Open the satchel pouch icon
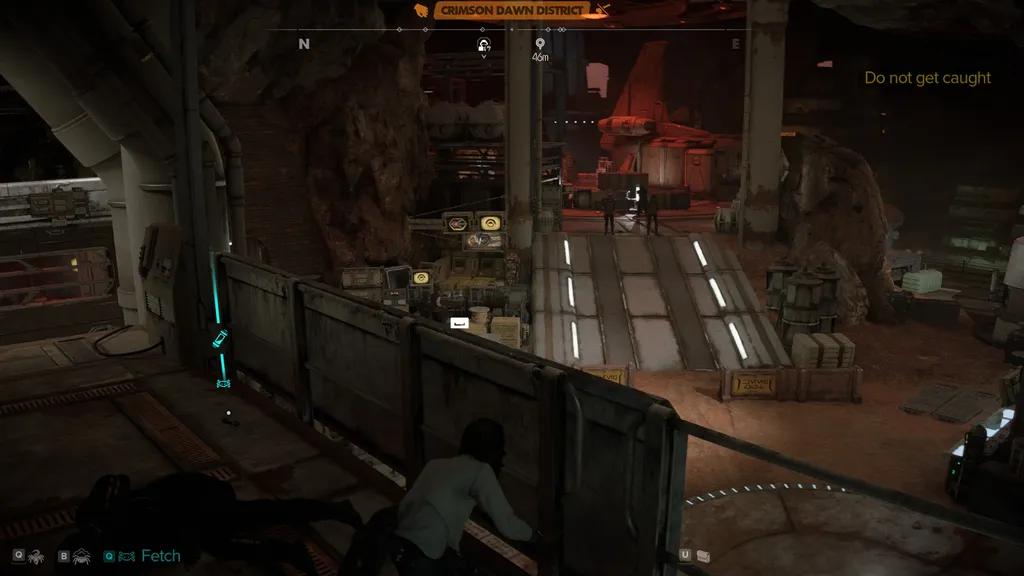Screen dimensions: 1024x576 click(x=704, y=555)
